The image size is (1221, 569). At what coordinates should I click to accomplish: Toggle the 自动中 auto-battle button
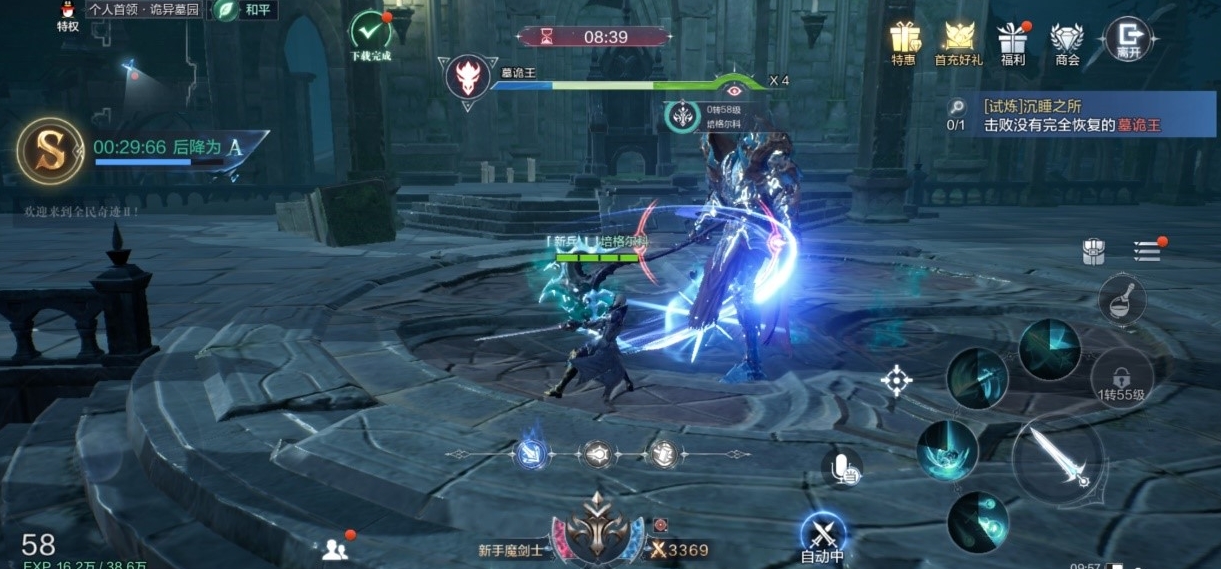click(x=823, y=536)
